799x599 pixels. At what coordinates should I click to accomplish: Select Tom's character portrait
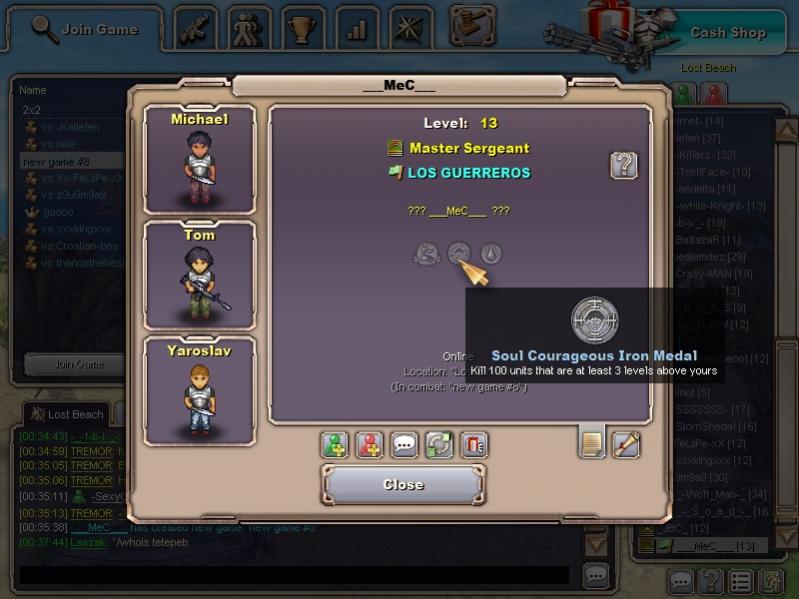pos(199,276)
